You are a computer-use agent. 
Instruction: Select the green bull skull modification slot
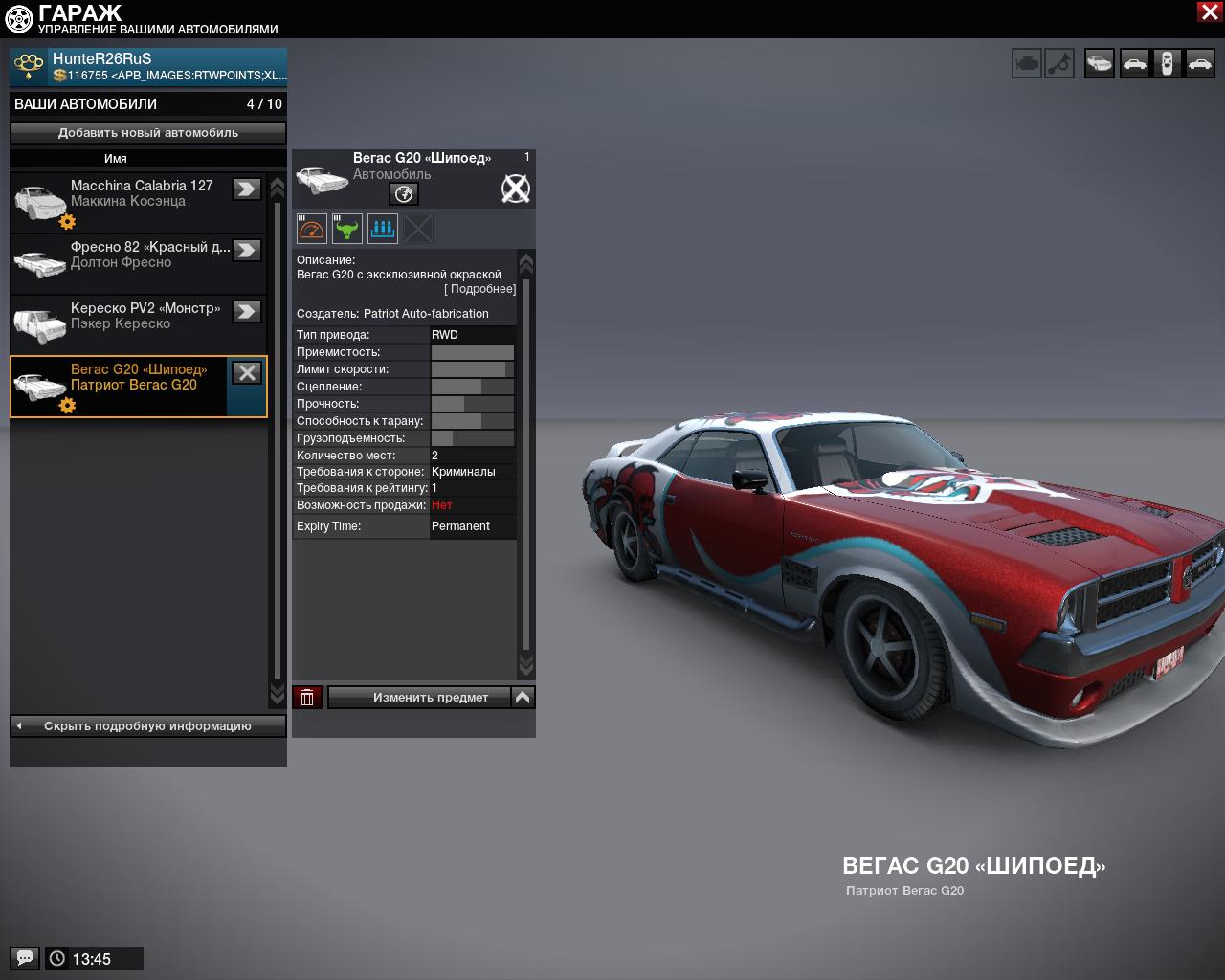347,229
